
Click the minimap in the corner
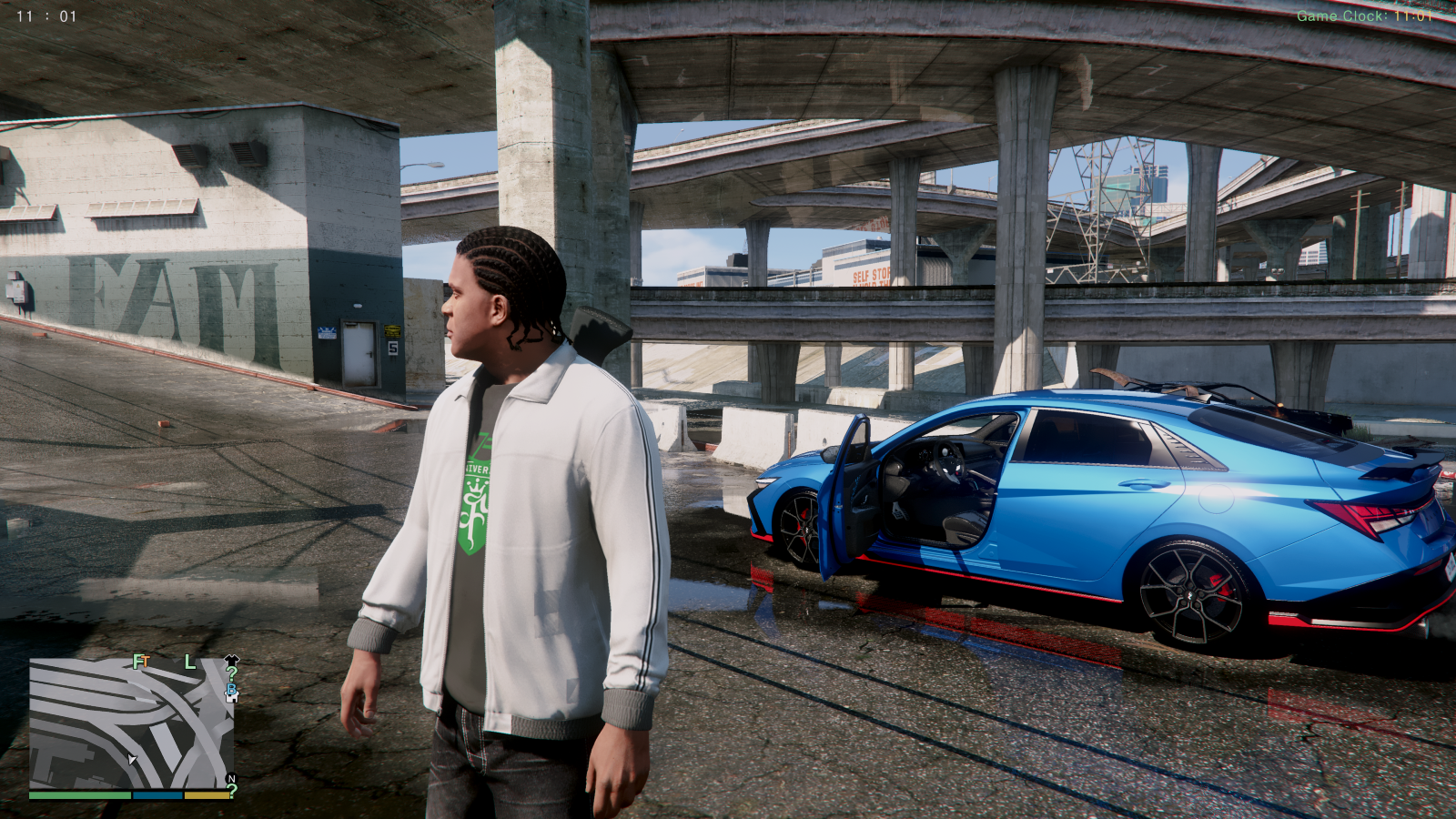coord(131,723)
